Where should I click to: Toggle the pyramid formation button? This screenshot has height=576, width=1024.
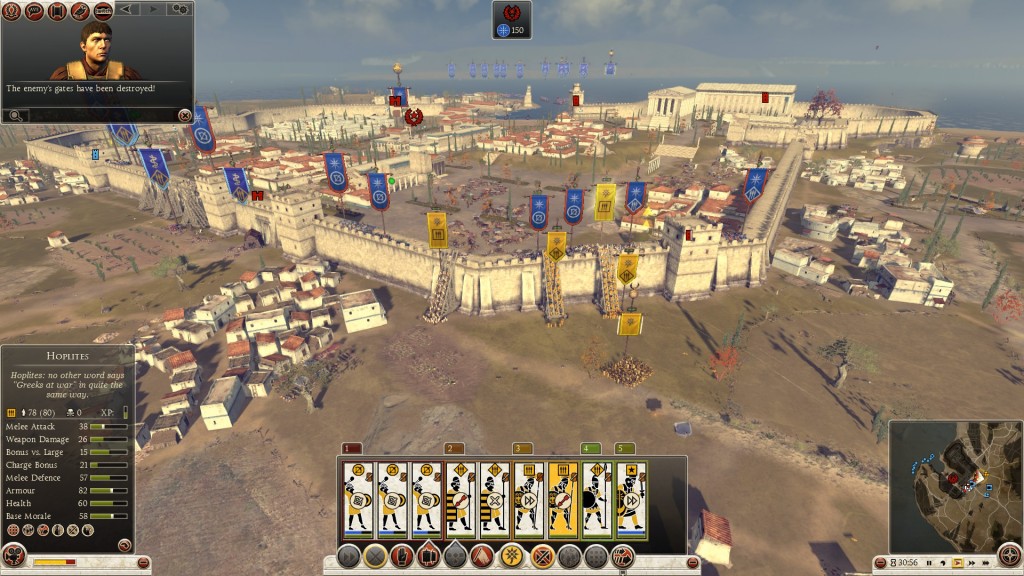[485, 556]
